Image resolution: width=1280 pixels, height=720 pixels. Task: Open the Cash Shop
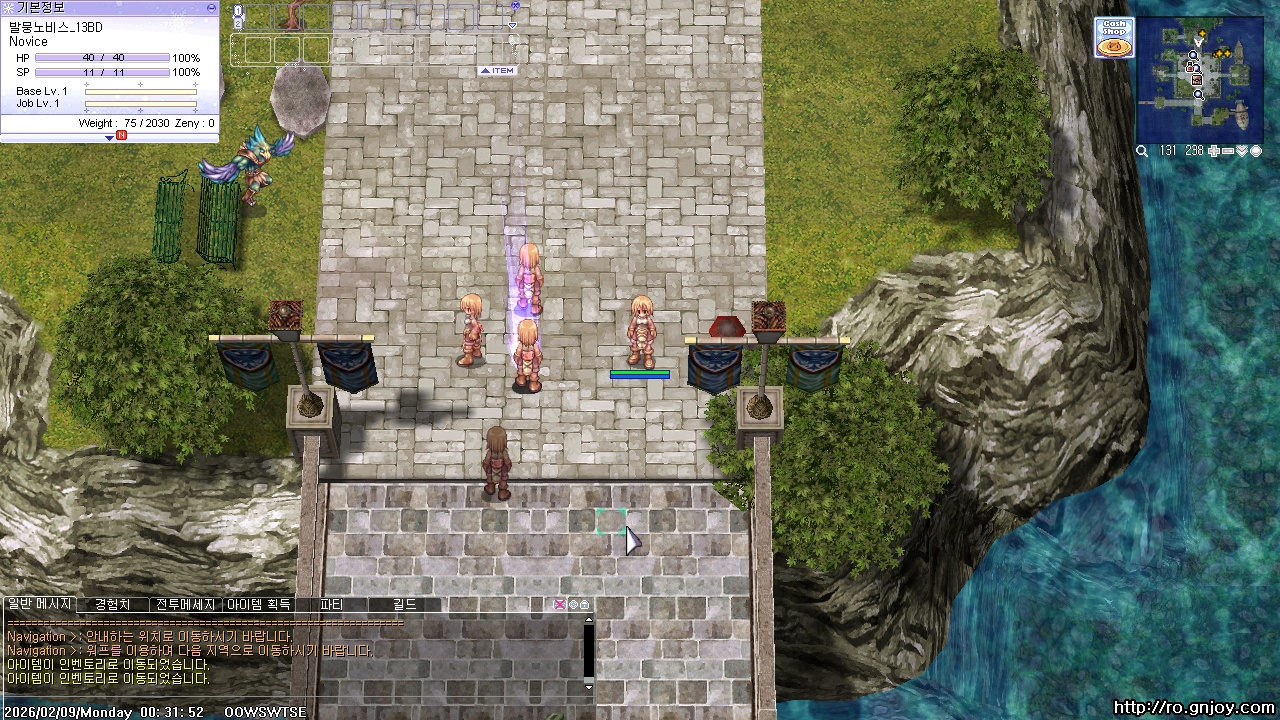[1113, 38]
